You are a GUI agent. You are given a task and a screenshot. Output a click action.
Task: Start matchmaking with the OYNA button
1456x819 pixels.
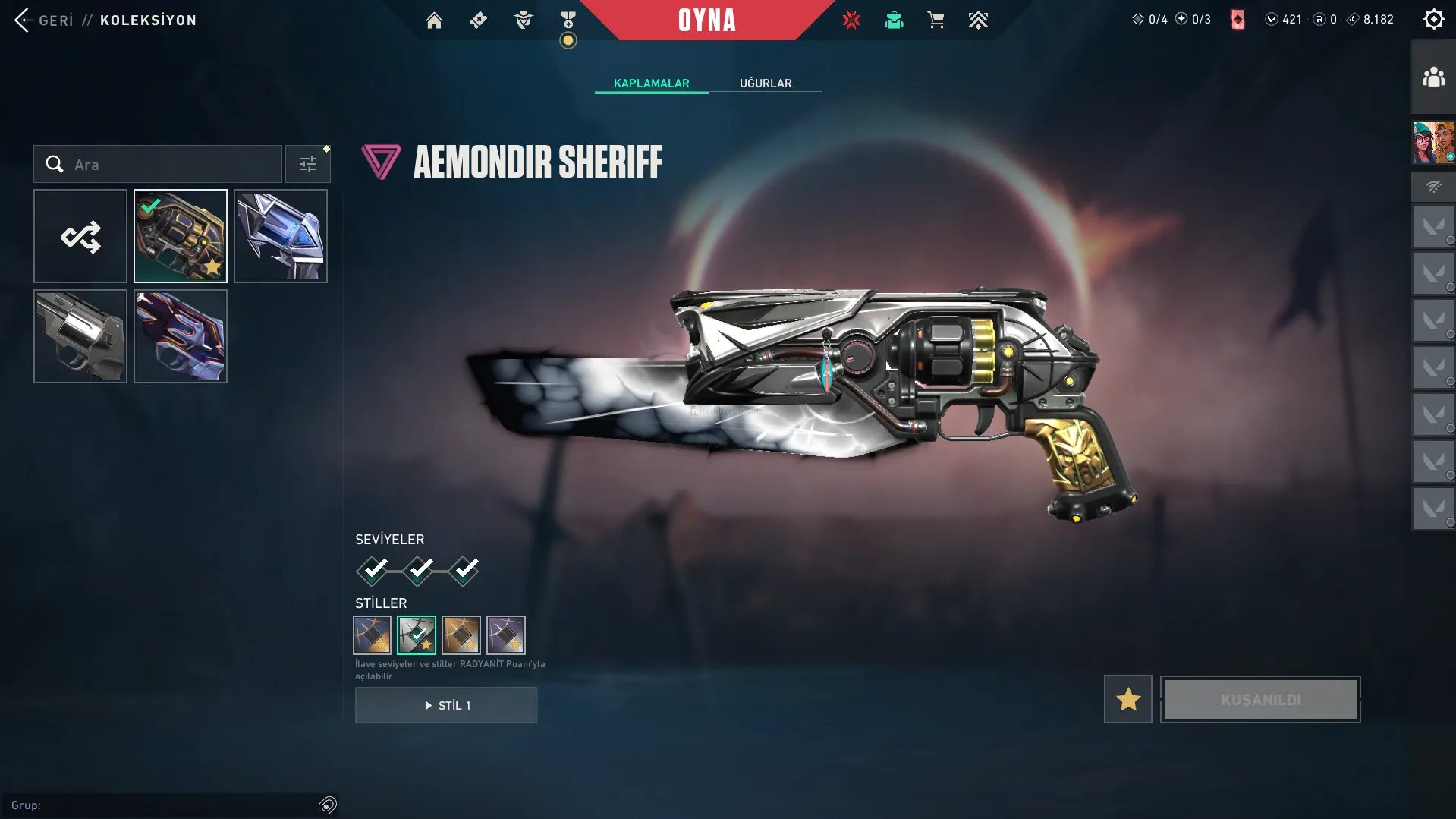706,20
